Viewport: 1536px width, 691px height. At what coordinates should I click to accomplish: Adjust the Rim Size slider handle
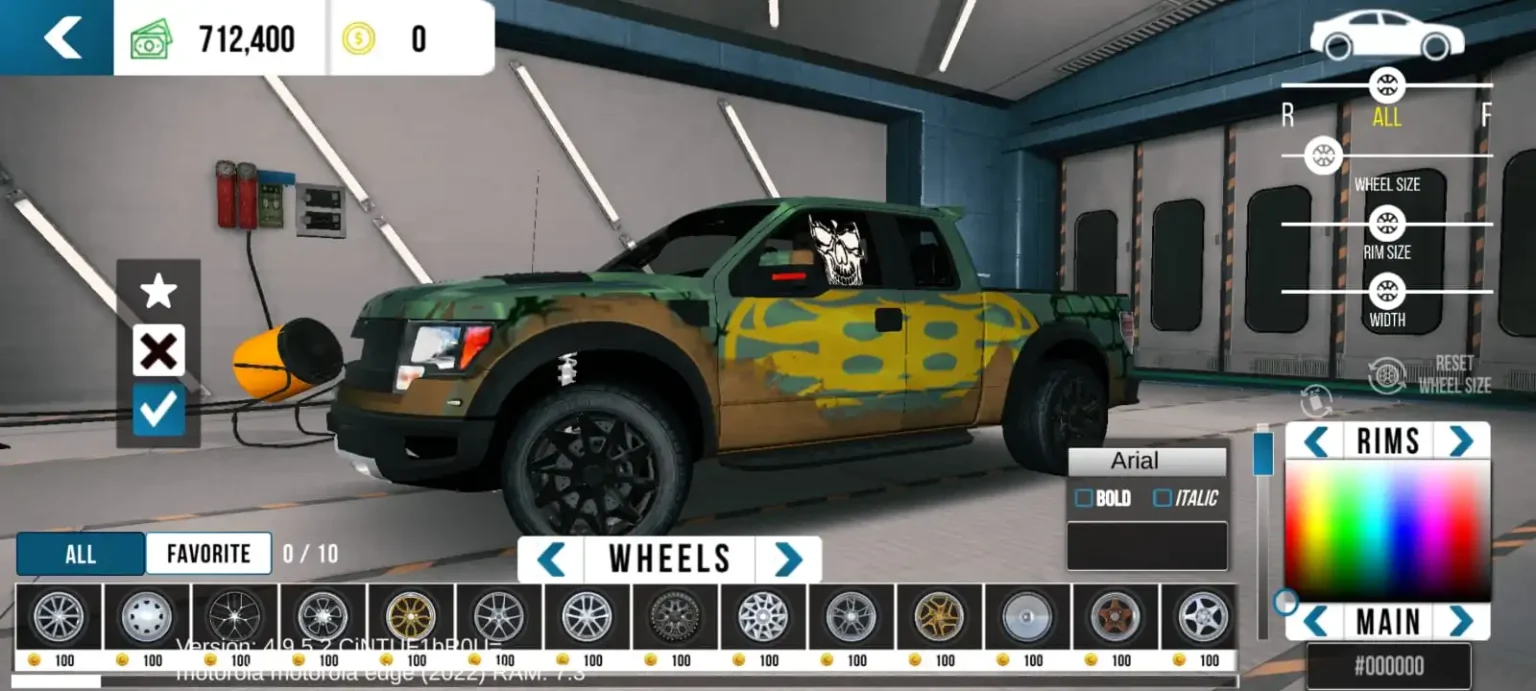coord(1387,223)
